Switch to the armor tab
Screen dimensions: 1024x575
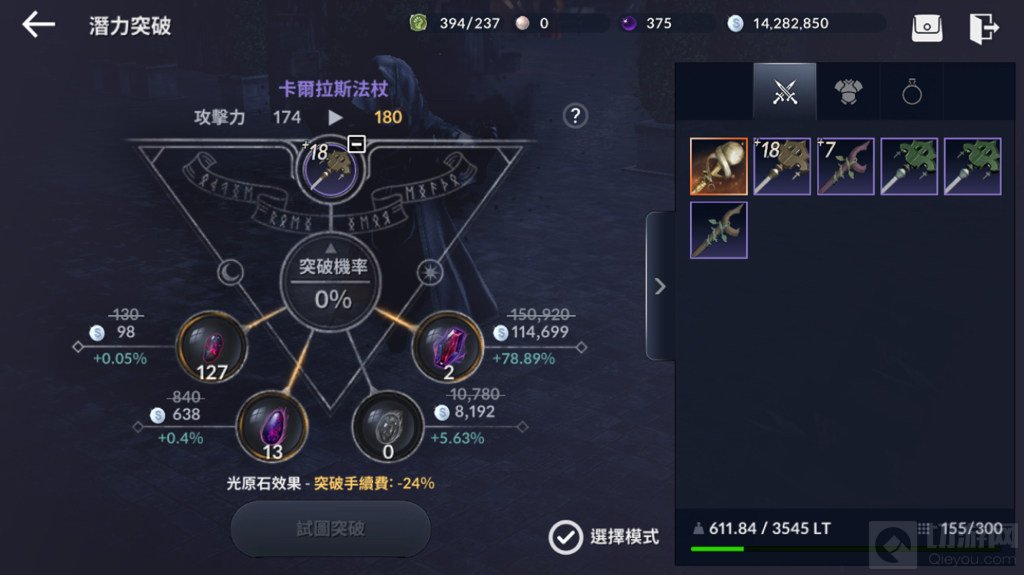[x=848, y=93]
